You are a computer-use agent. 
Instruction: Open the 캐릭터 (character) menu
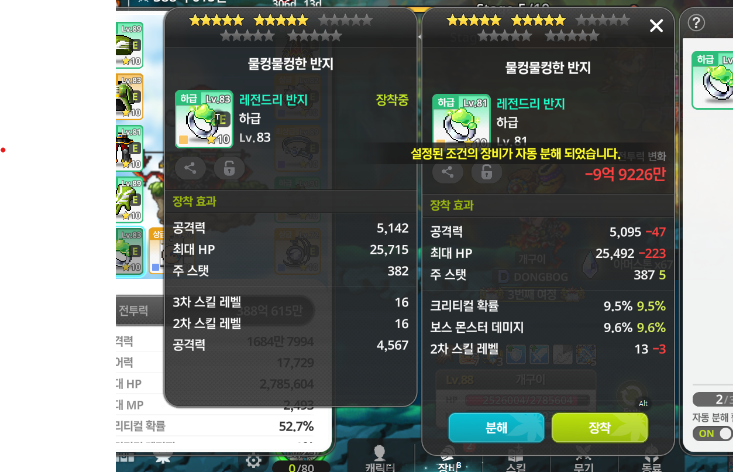(x=380, y=458)
